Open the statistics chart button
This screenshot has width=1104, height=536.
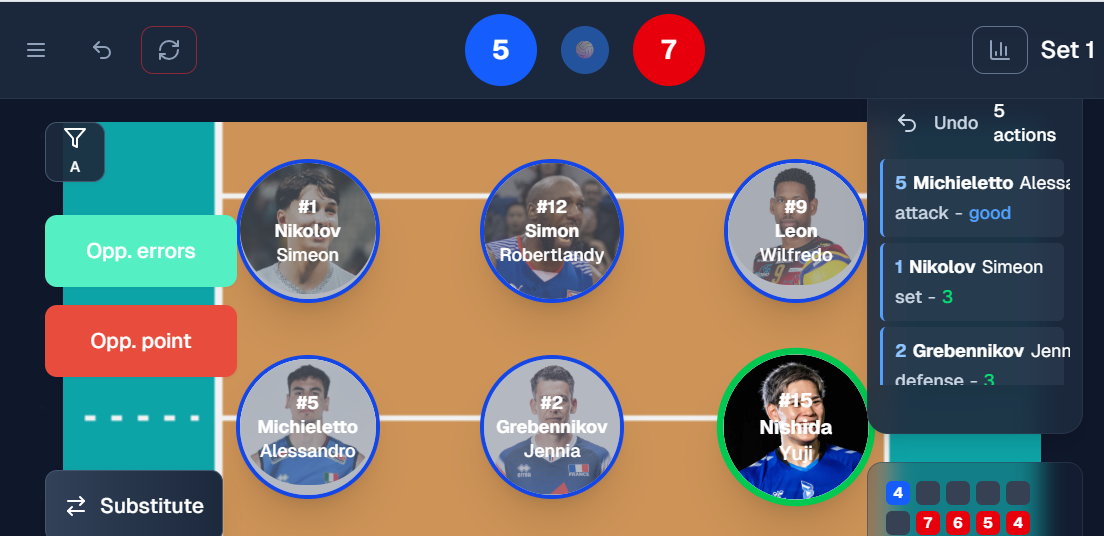click(x=999, y=50)
